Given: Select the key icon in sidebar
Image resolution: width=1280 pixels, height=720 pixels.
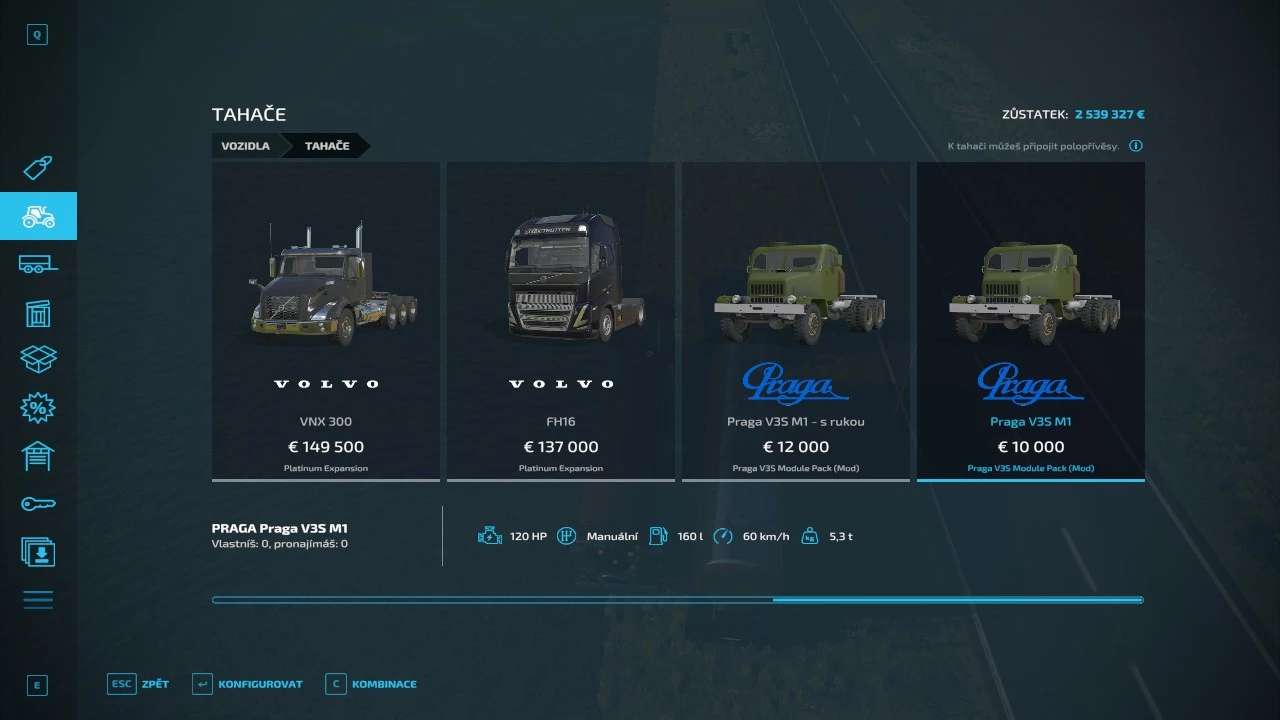Looking at the screenshot, I should [x=38, y=503].
